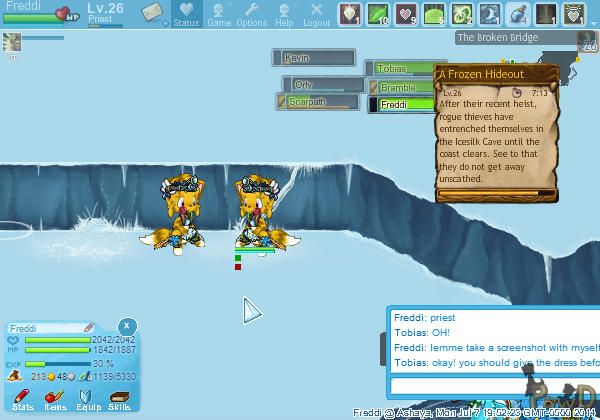600x420 pixels.
Task: Select party member Orly
Action: click(x=320, y=85)
